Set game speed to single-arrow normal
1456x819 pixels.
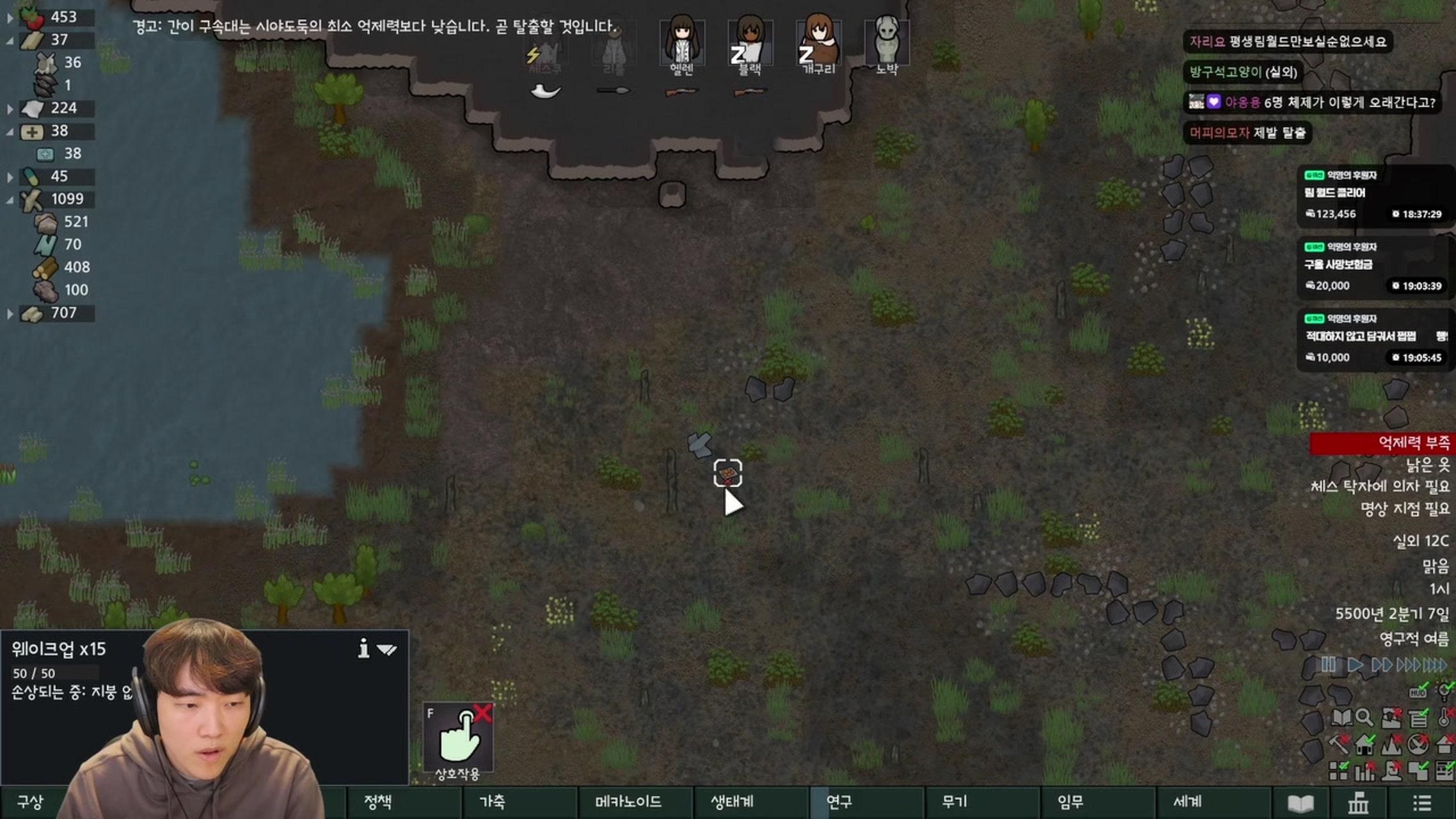(x=1354, y=665)
